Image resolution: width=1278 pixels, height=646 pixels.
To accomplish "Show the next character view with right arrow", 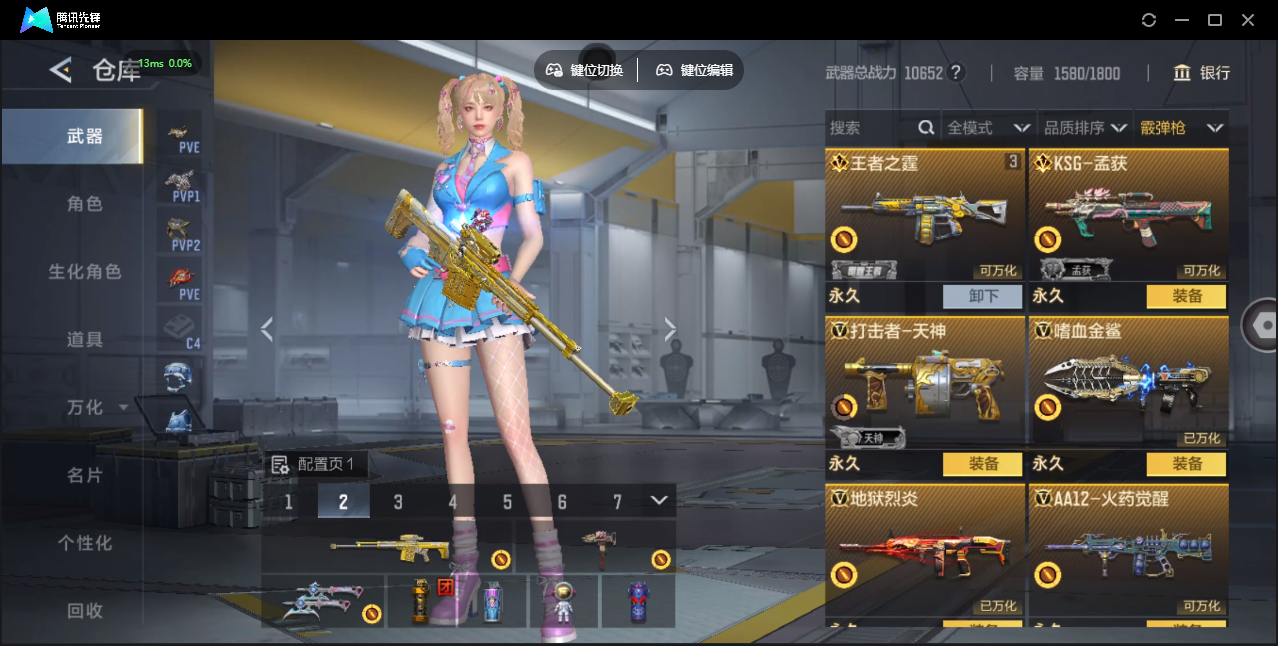I will [x=670, y=330].
